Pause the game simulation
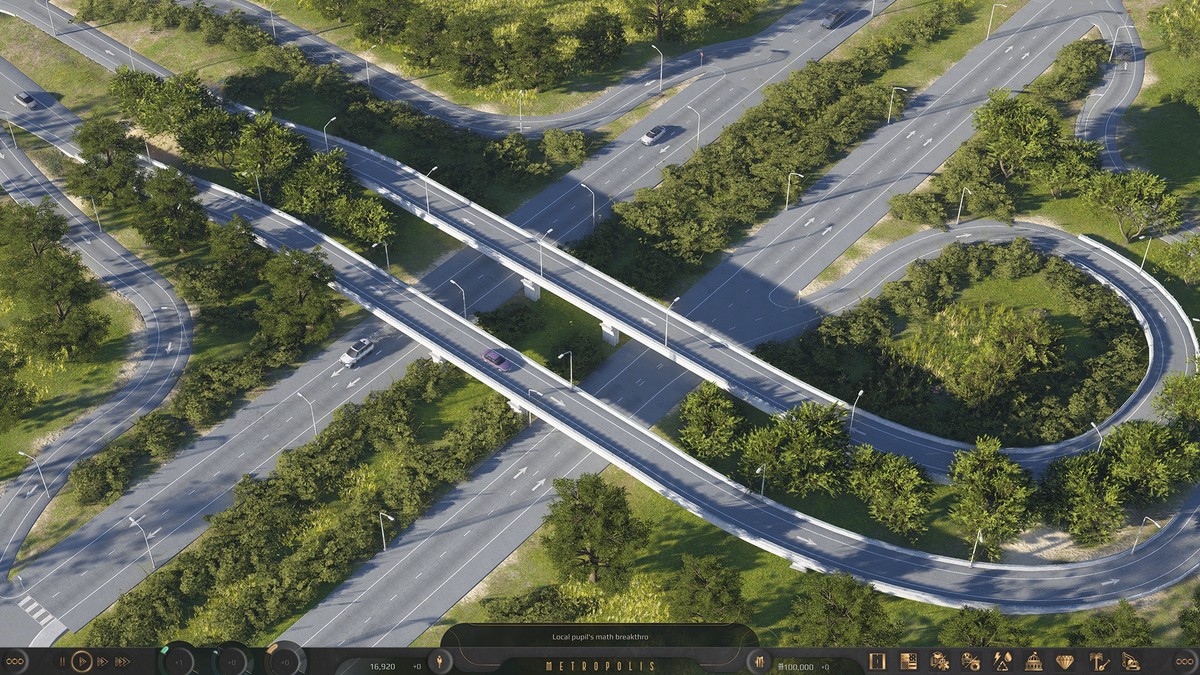 pos(62,661)
